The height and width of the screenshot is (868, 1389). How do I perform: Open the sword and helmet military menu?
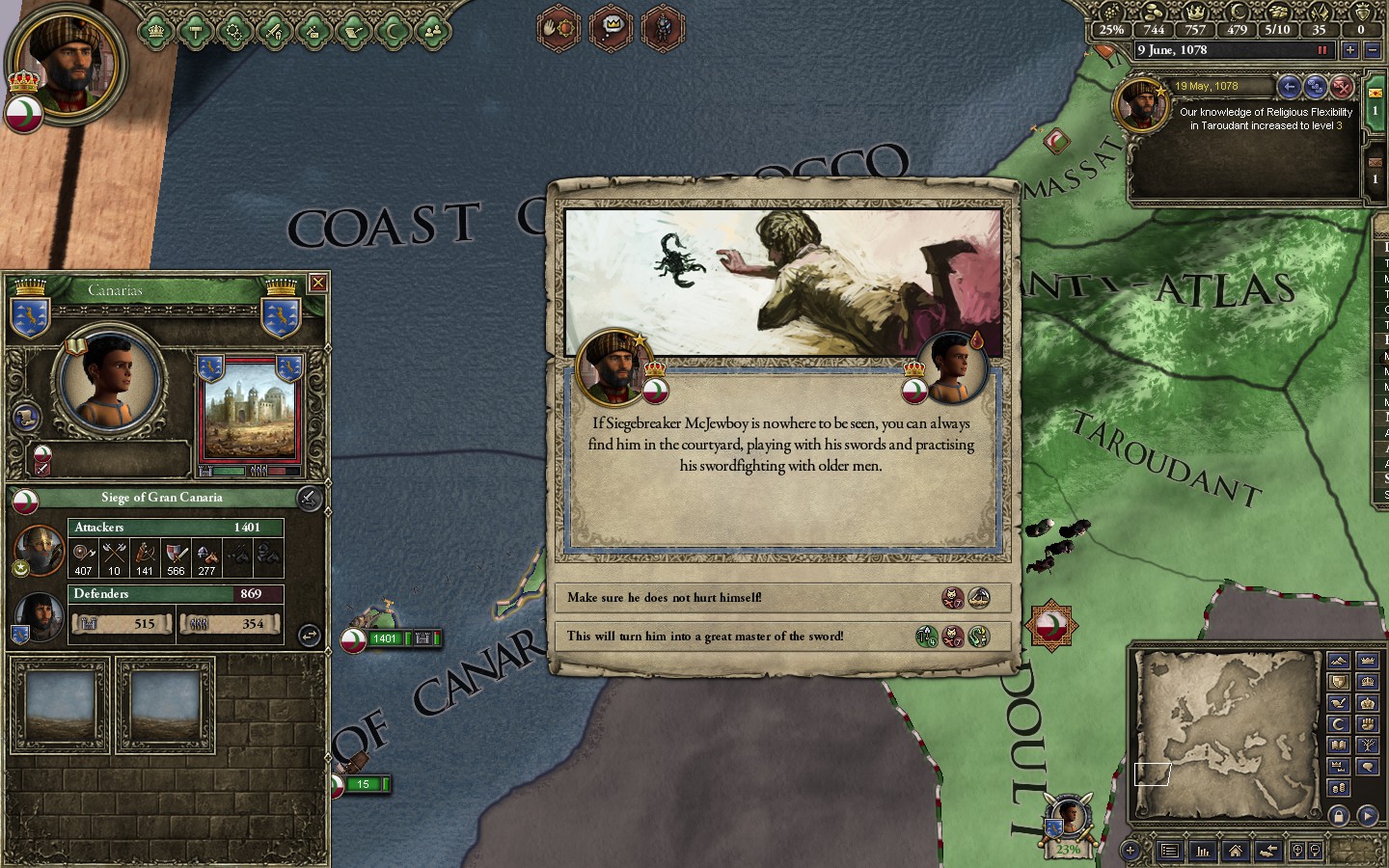[x=274, y=32]
